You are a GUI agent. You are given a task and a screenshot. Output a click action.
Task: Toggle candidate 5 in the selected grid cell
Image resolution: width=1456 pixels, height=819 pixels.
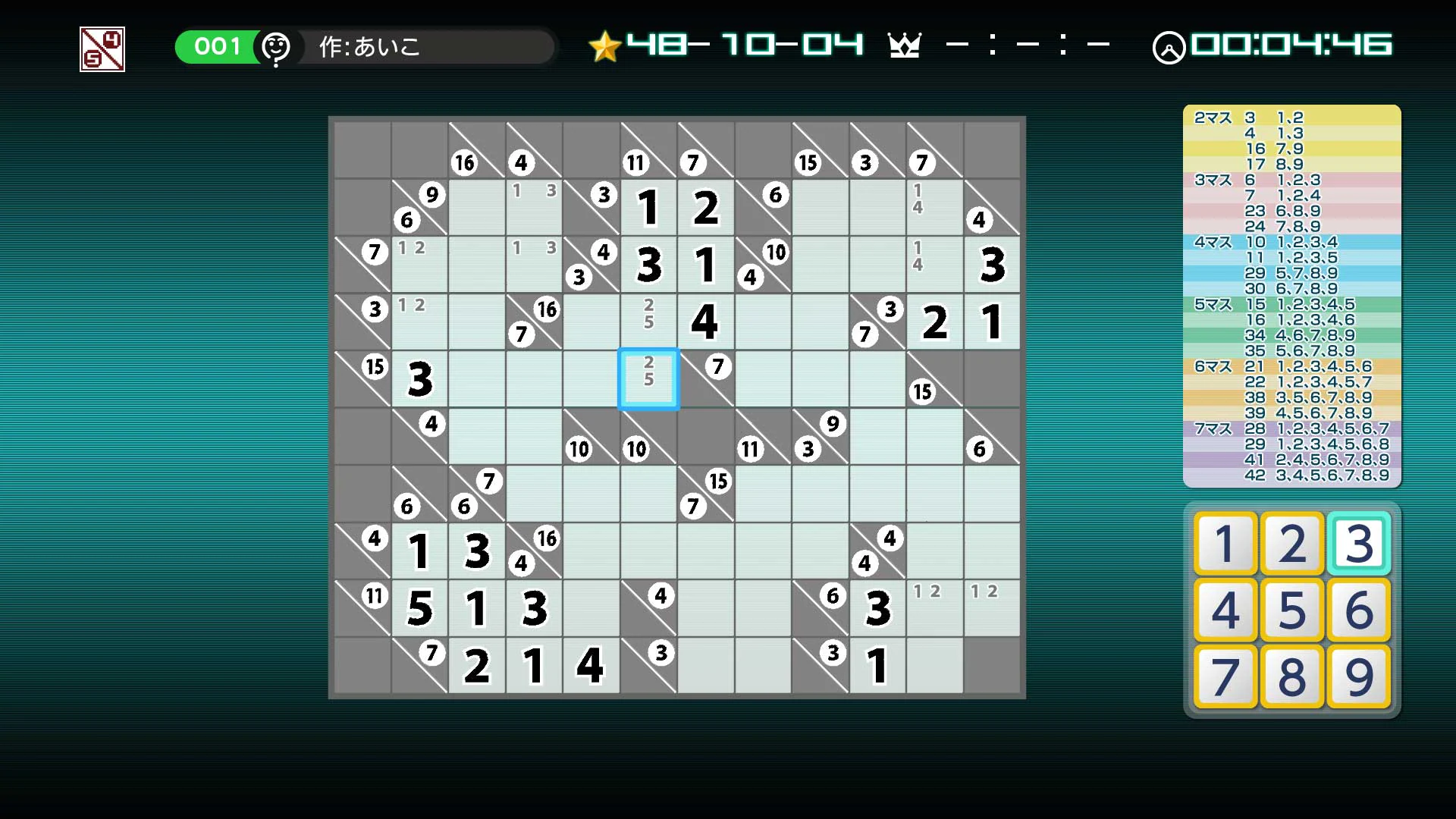648,380
